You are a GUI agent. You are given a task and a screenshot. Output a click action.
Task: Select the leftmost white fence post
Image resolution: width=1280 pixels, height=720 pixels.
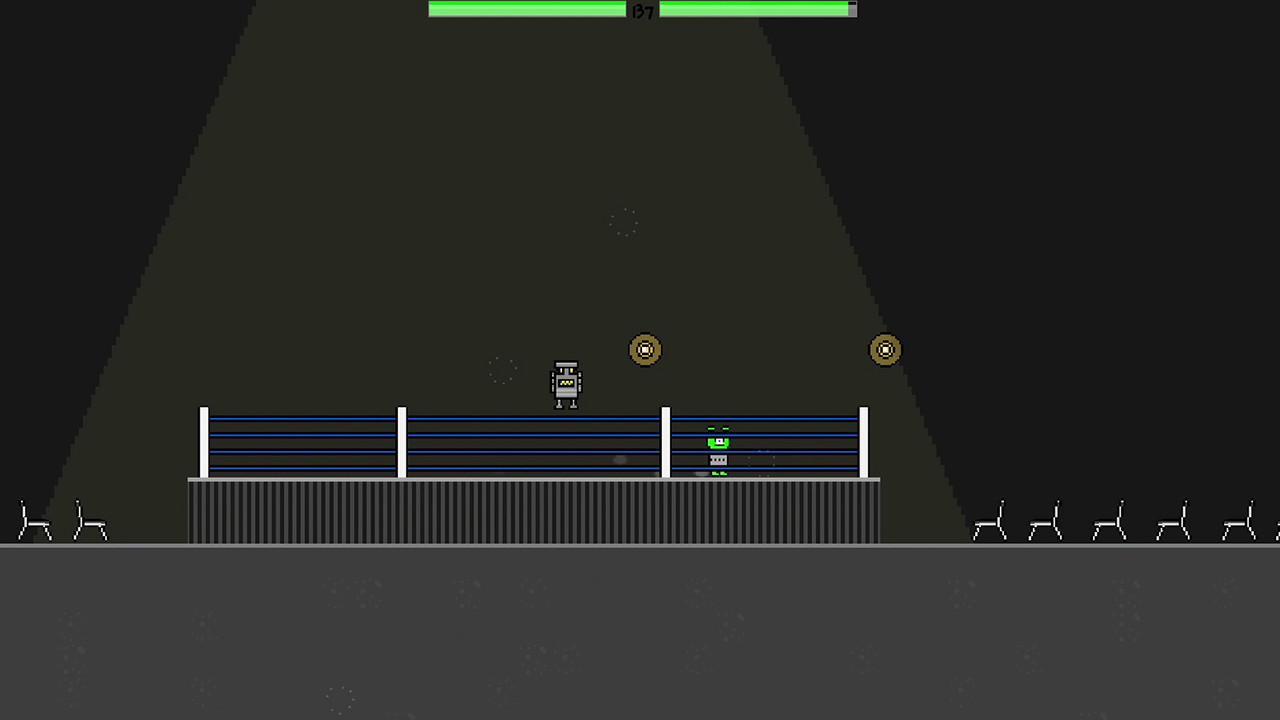click(205, 440)
